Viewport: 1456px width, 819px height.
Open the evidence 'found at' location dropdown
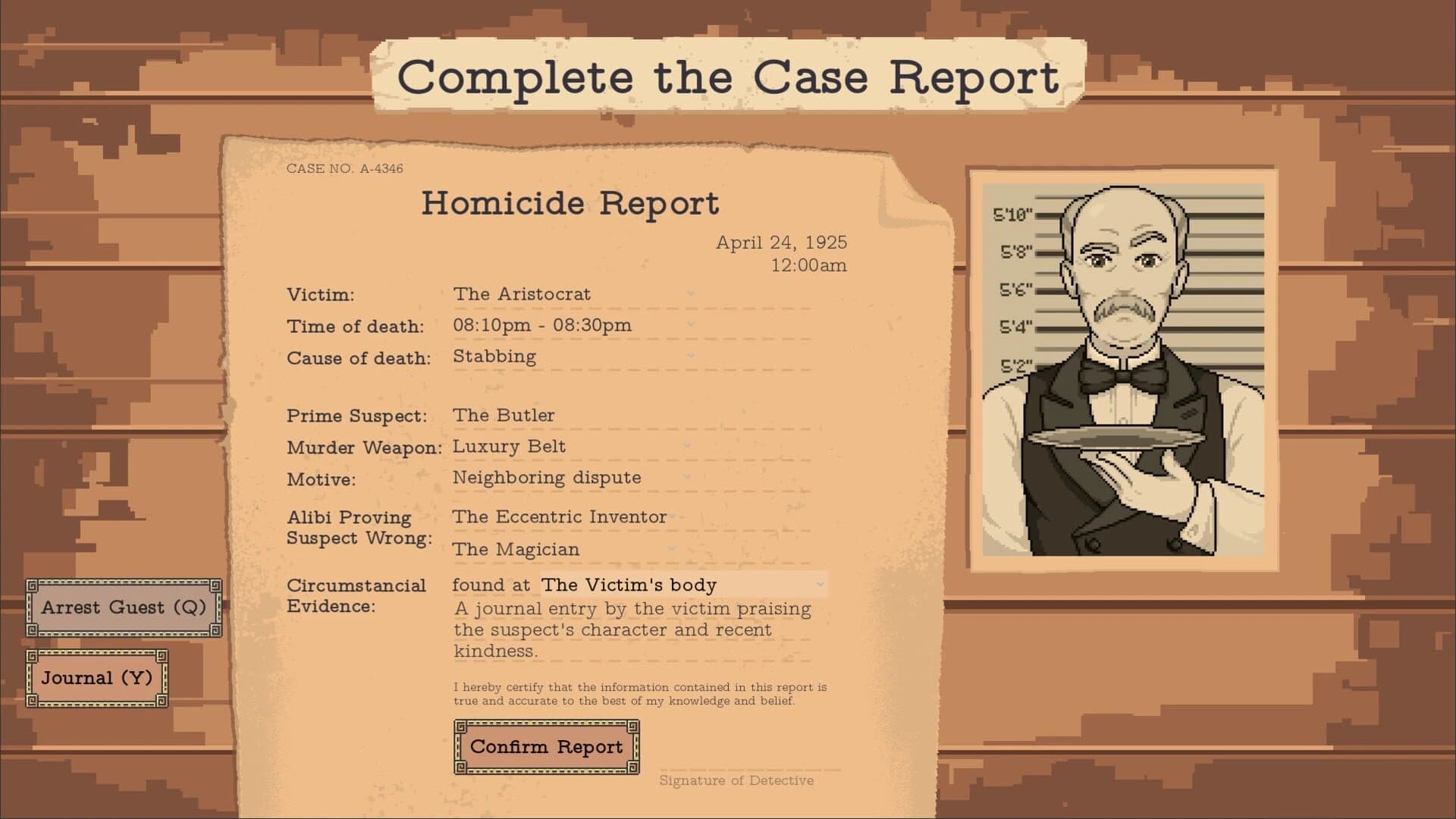pyautogui.click(x=823, y=585)
